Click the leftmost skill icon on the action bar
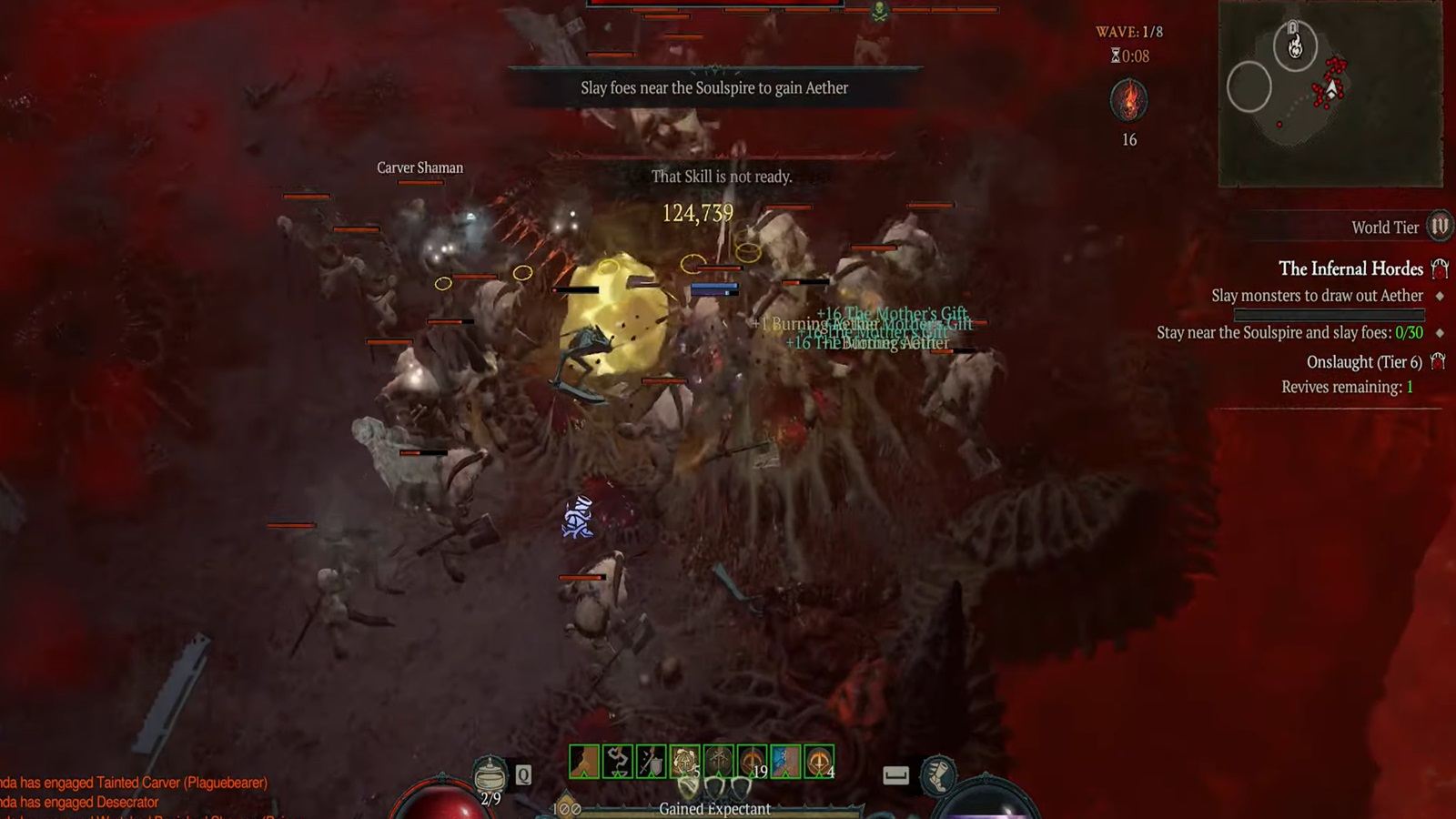Image resolution: width=1456 pixels, height=819 pixels. 584,761
